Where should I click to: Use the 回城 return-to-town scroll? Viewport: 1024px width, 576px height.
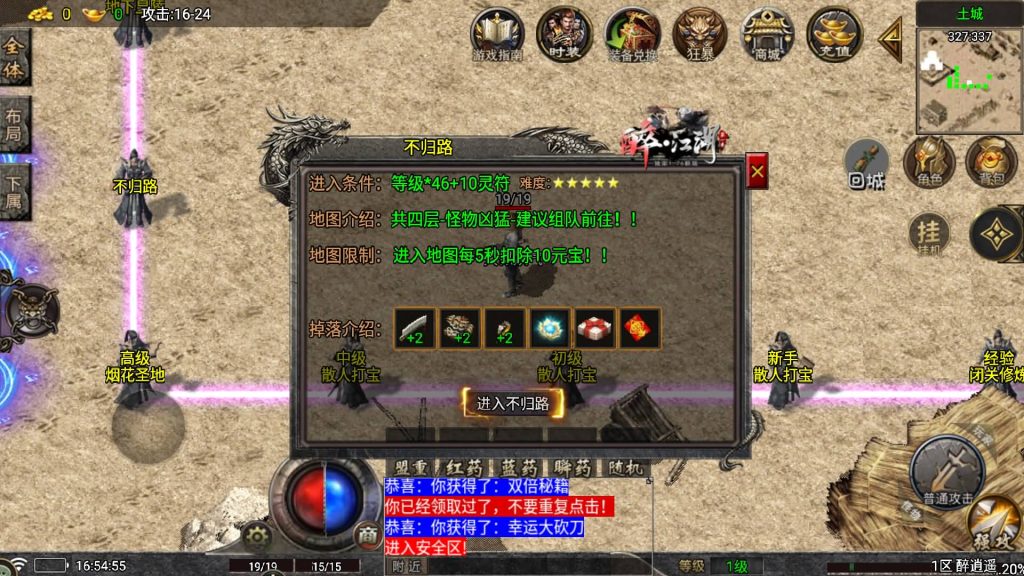(x=866, y=163)
